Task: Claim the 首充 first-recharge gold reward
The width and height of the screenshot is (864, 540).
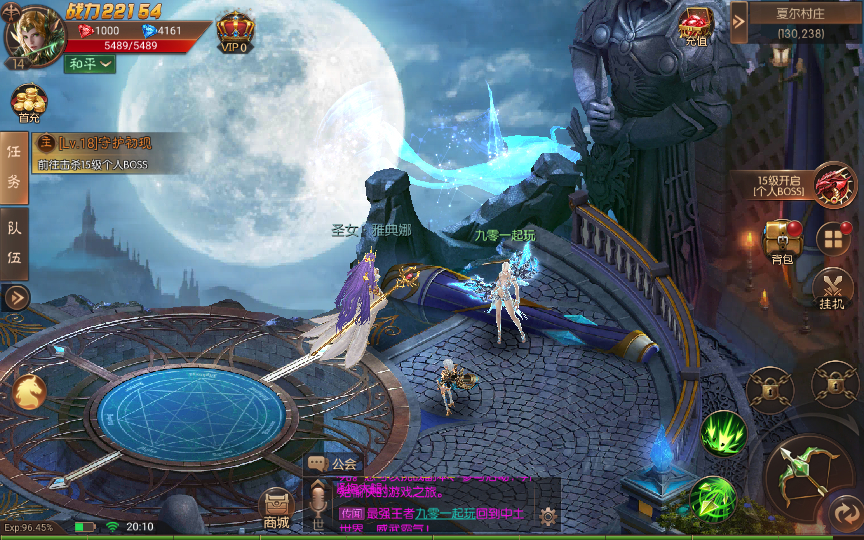Action: [28, 104]
